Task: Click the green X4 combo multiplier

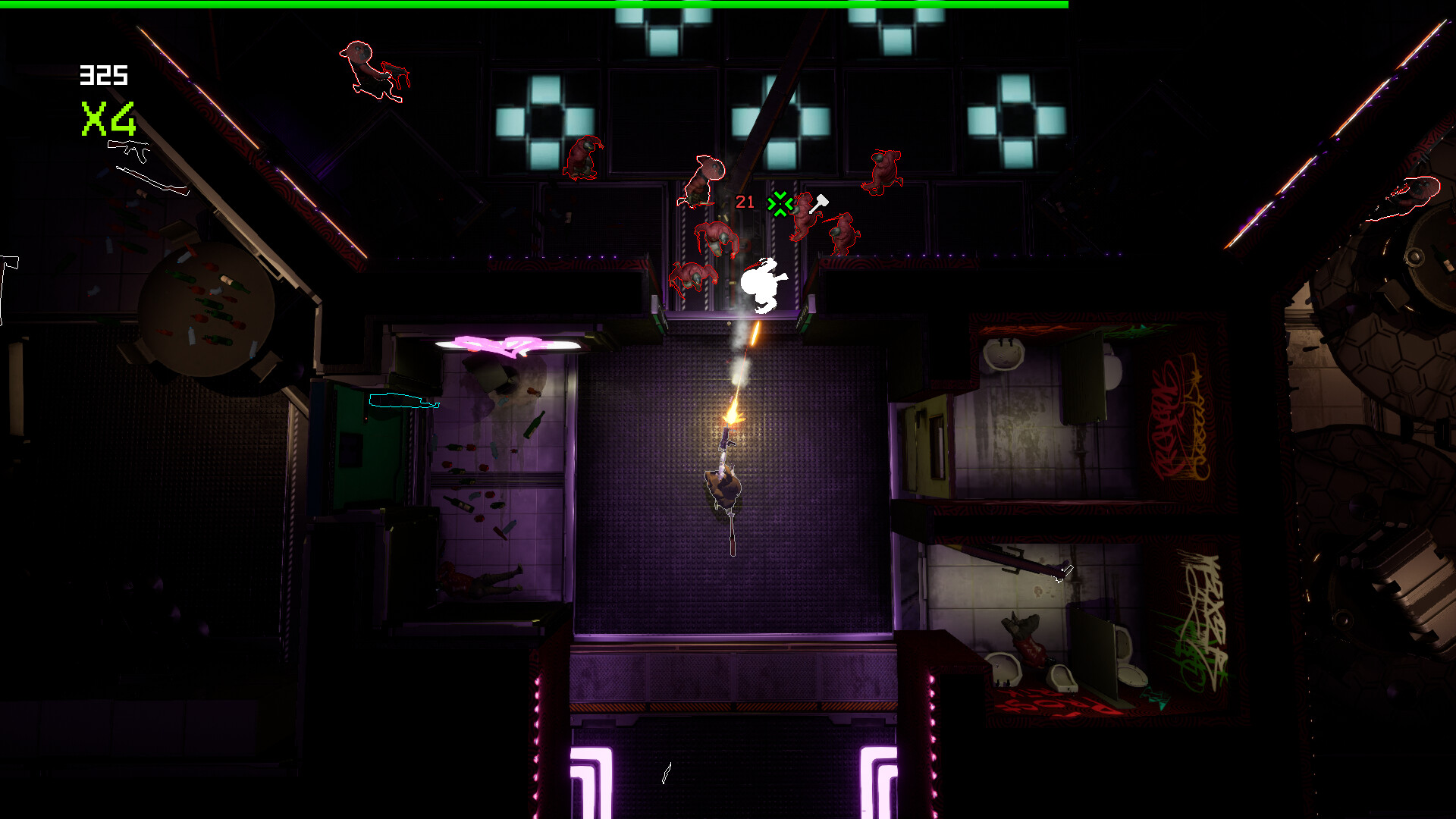Action: (108, 118)
